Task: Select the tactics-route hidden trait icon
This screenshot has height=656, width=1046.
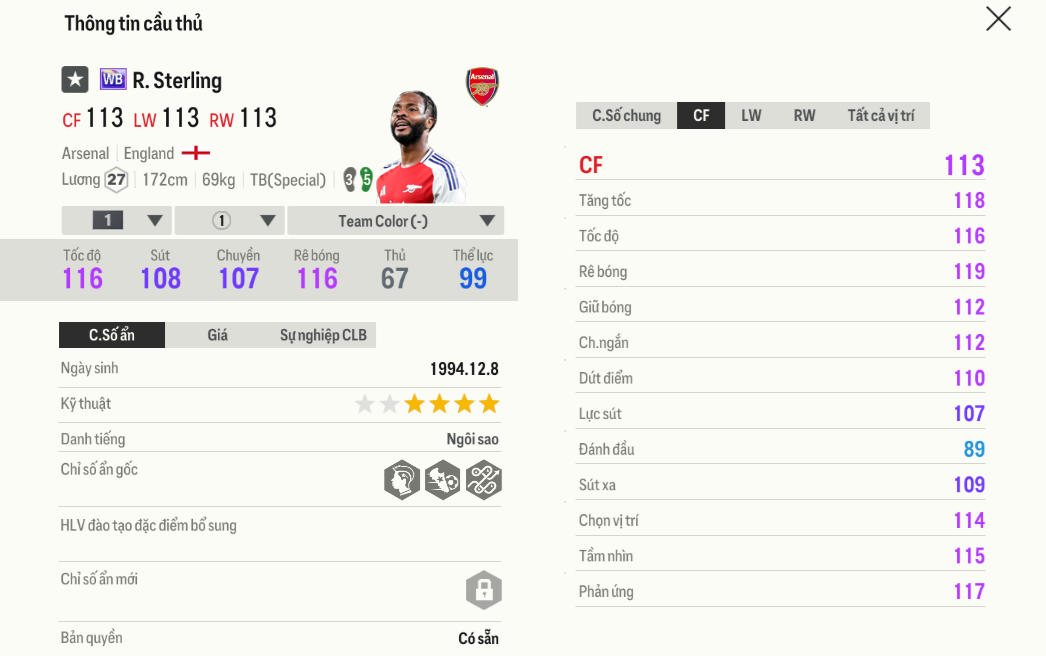Action: [483, 480]
